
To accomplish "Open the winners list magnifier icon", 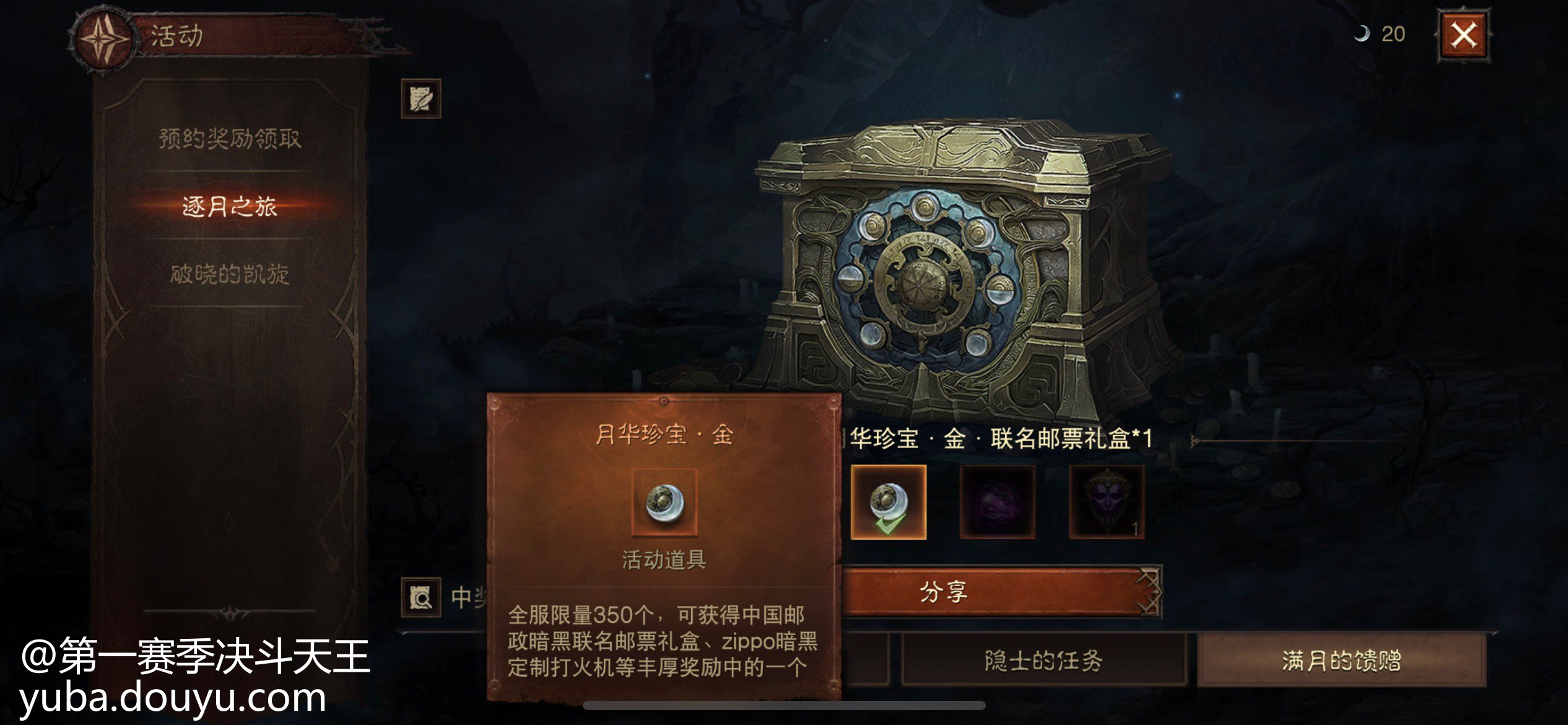I will 421,598.
